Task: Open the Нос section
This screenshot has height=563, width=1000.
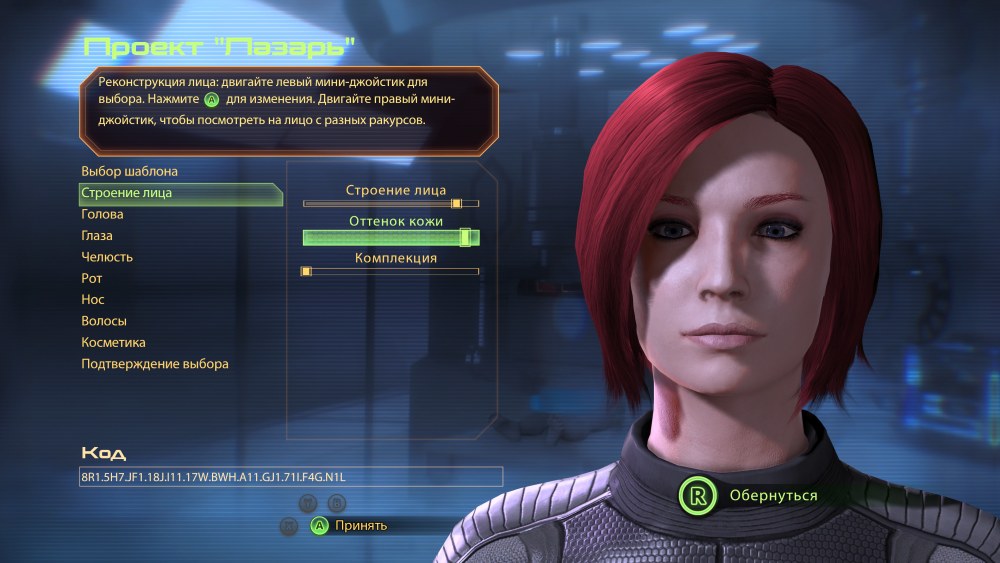Action: pos(93,300)
